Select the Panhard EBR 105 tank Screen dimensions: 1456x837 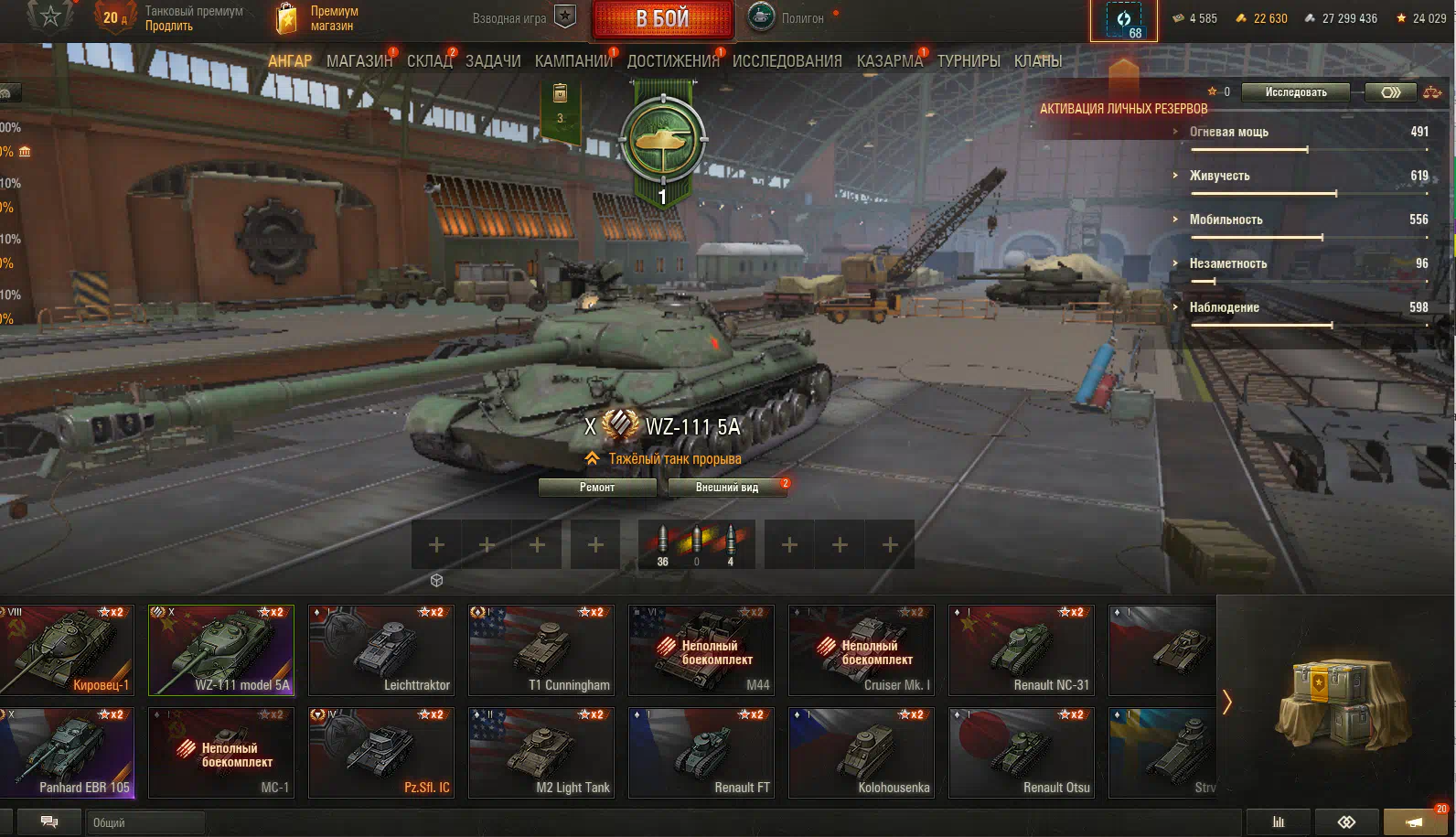68,753
